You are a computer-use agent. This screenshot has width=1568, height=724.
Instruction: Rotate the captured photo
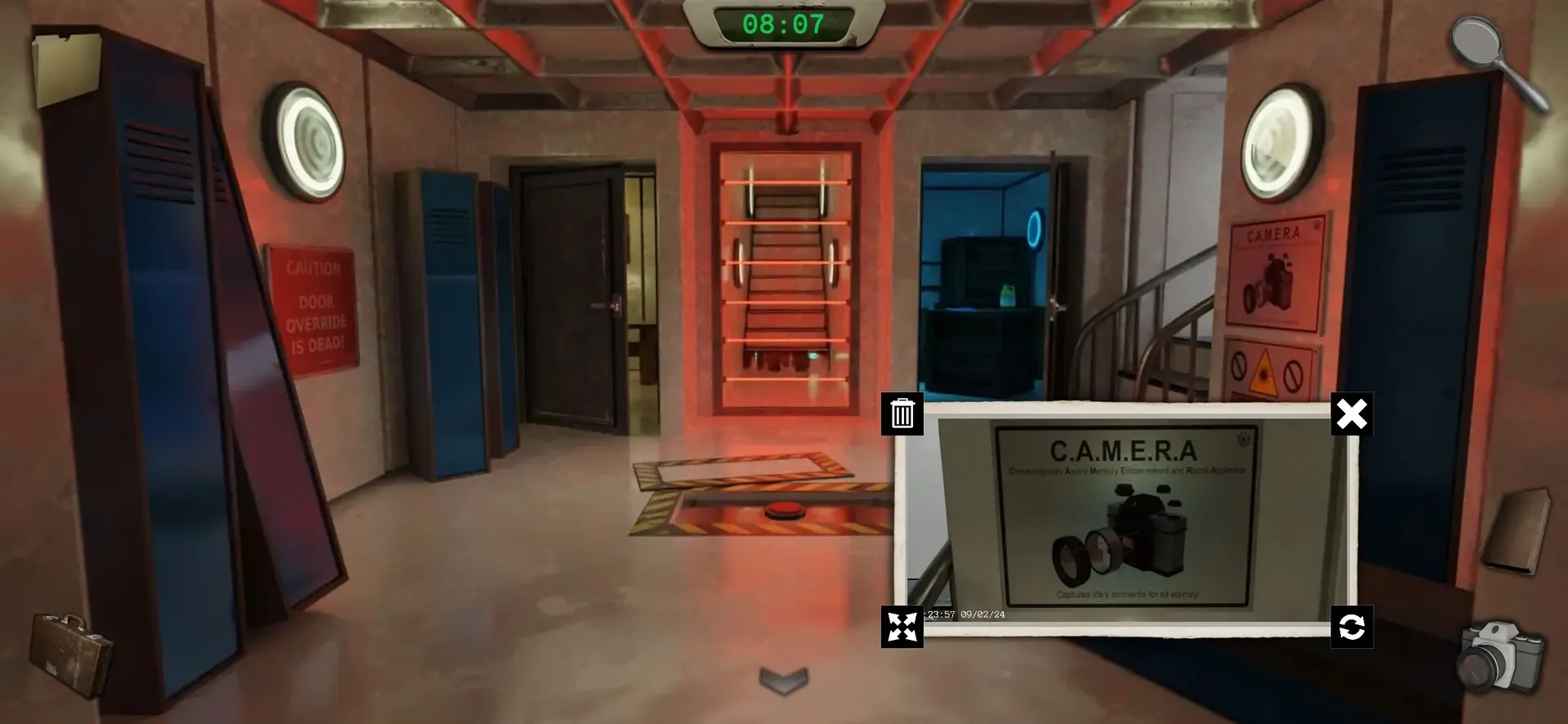coord(1353,628)
